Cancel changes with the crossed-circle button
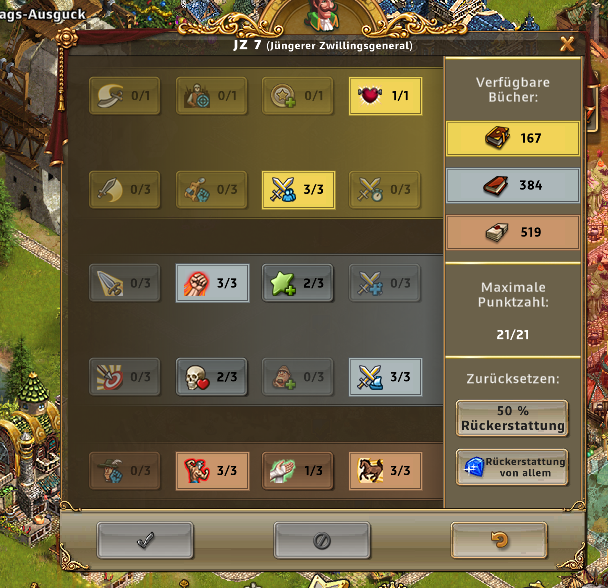 tap(322, 540)
